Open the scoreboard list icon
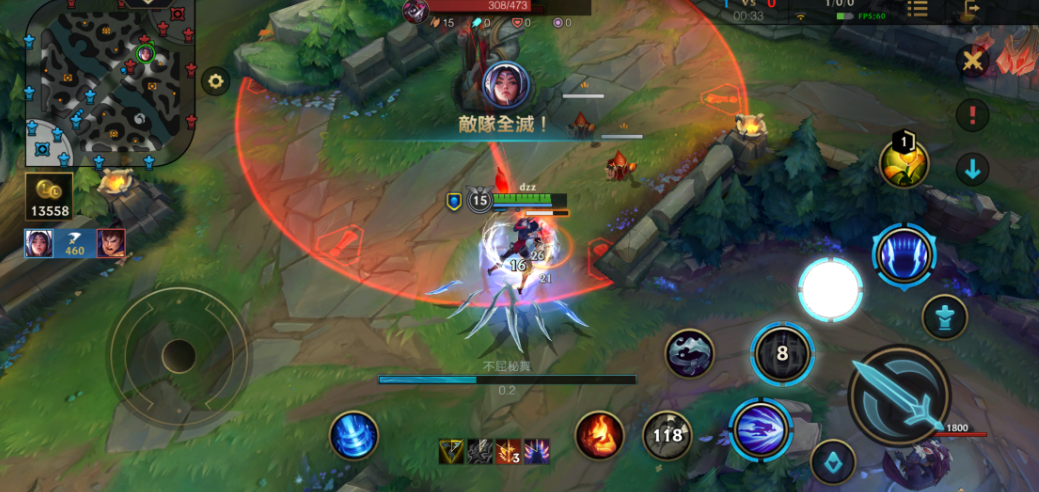The width and height of the screenshot is (1039, 492). pos(917,9)
